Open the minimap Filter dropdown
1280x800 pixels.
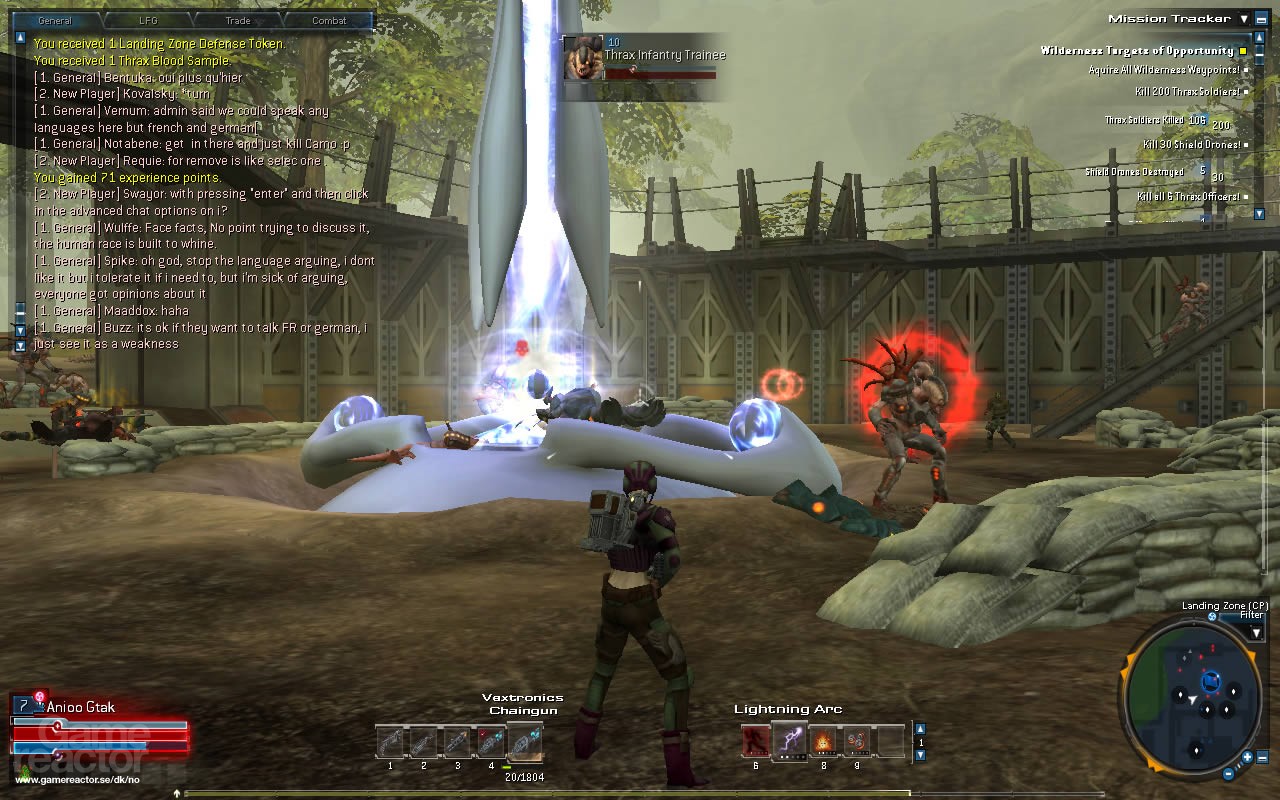tap(1256, 632)
